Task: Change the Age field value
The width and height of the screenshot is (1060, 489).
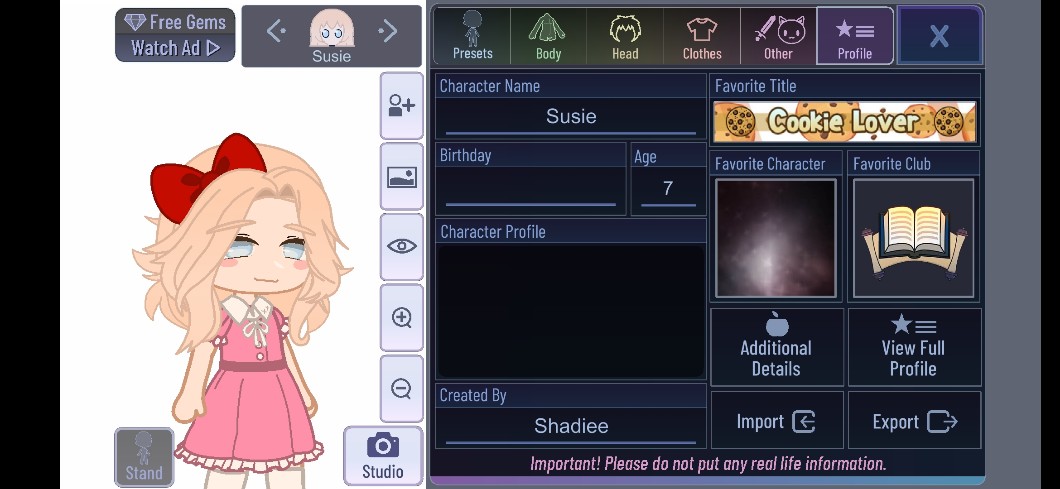Action: (668, 188)
